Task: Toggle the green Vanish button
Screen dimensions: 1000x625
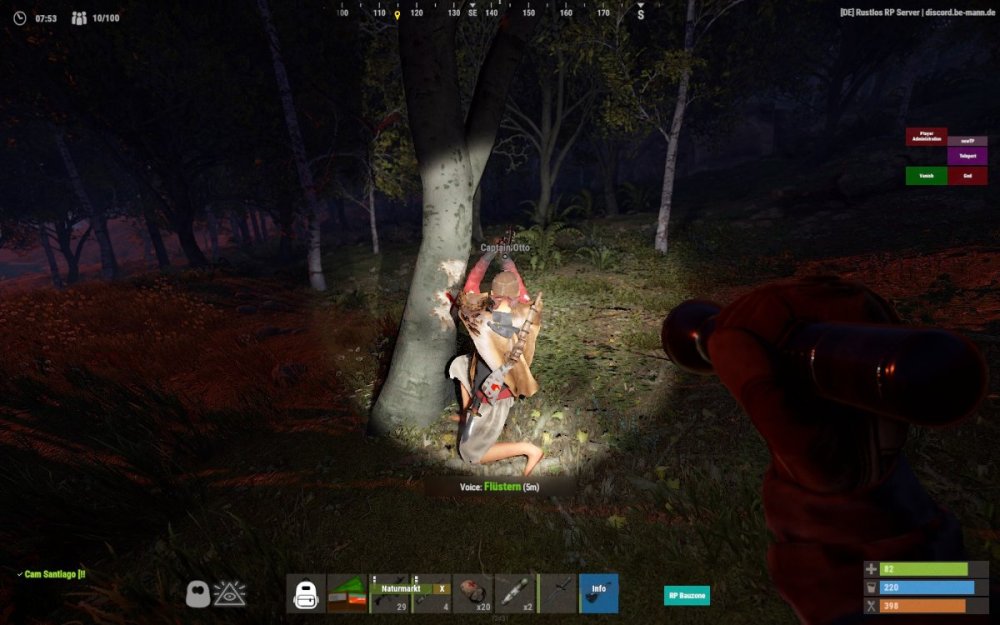Action: click(x=926, y=176)
